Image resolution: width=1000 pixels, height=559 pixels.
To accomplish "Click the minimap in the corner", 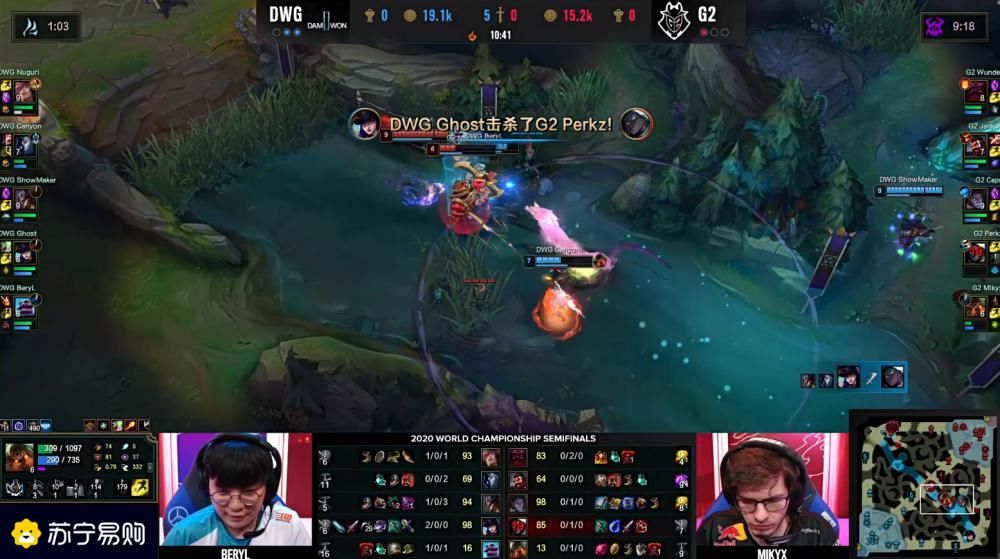I will (x=924, y=485).
